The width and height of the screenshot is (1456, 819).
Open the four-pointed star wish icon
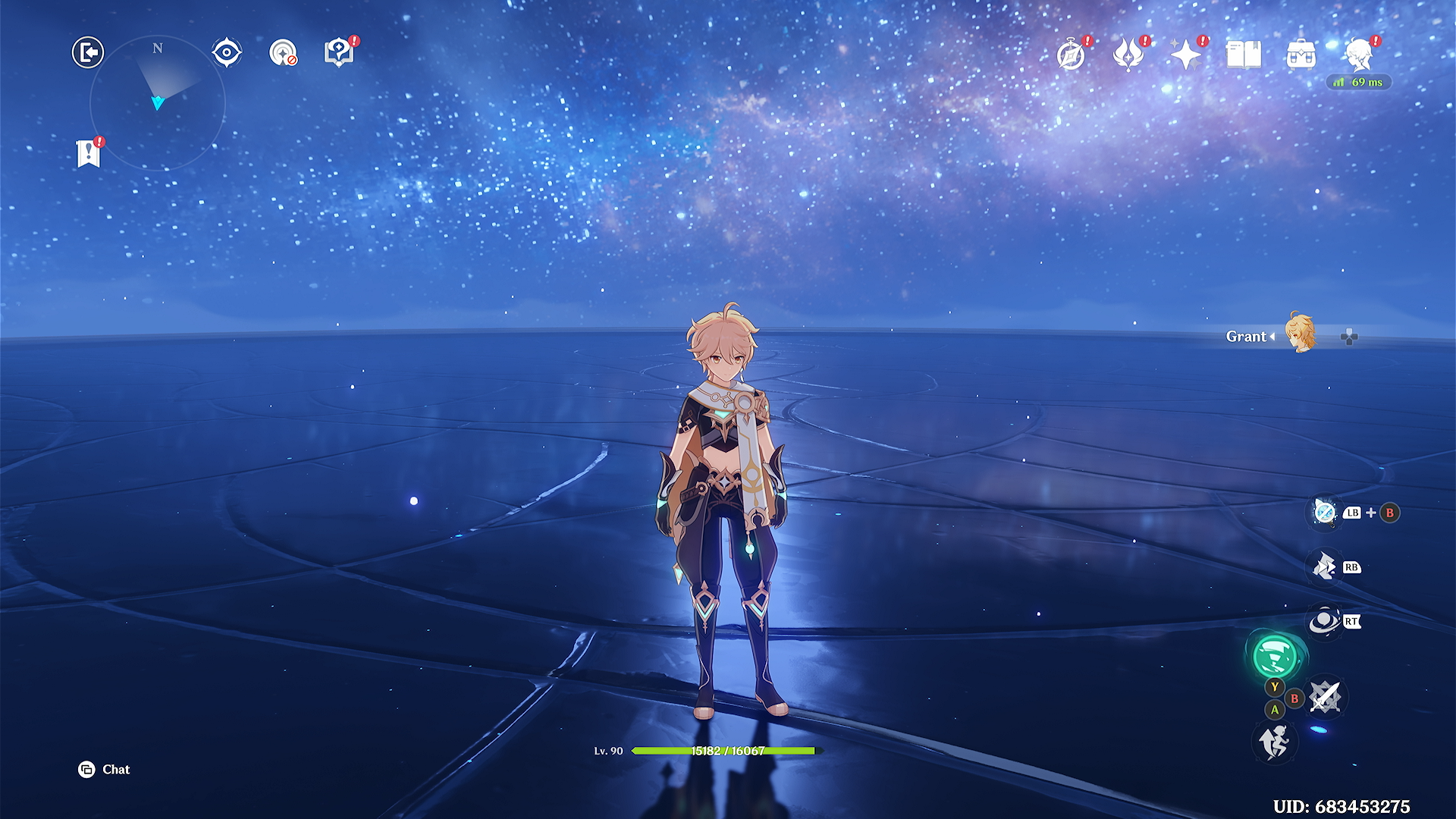click(1185, 55)
